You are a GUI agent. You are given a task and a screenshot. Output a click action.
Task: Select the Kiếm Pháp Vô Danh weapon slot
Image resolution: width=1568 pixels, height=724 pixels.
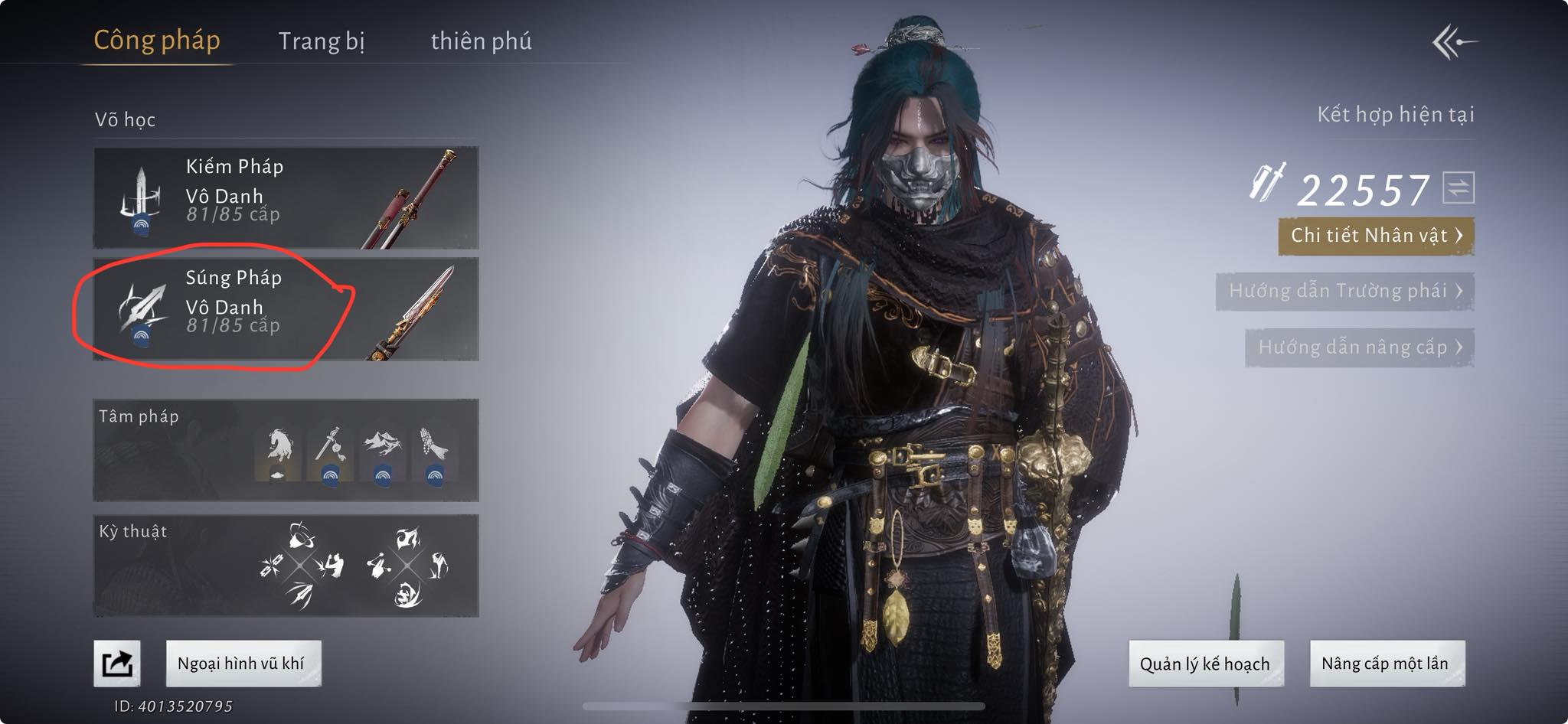(286, 197)
